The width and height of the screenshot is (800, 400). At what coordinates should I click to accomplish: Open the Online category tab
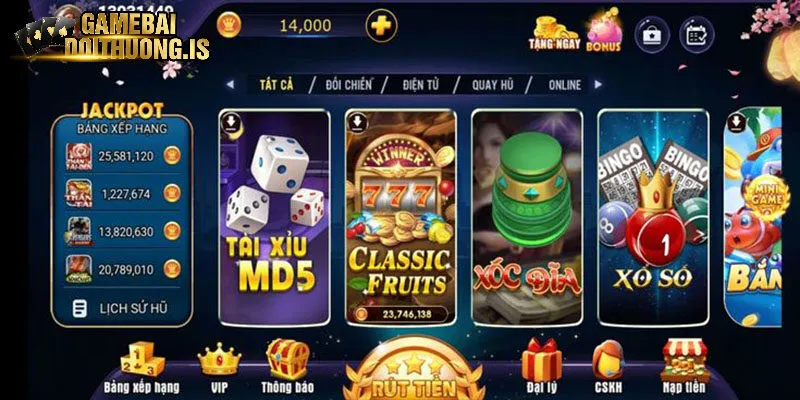coord(564,85)
